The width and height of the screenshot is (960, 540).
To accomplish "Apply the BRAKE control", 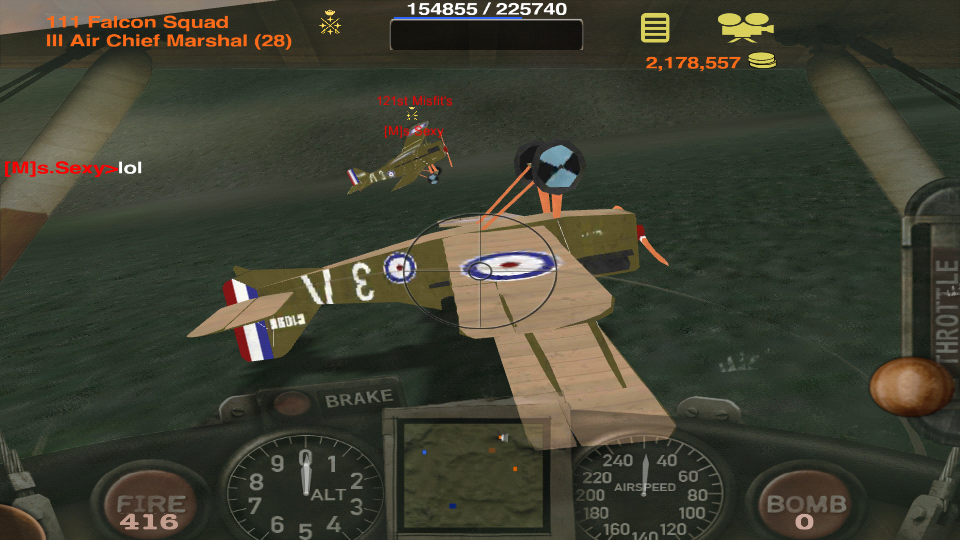I will pos(357,399).
